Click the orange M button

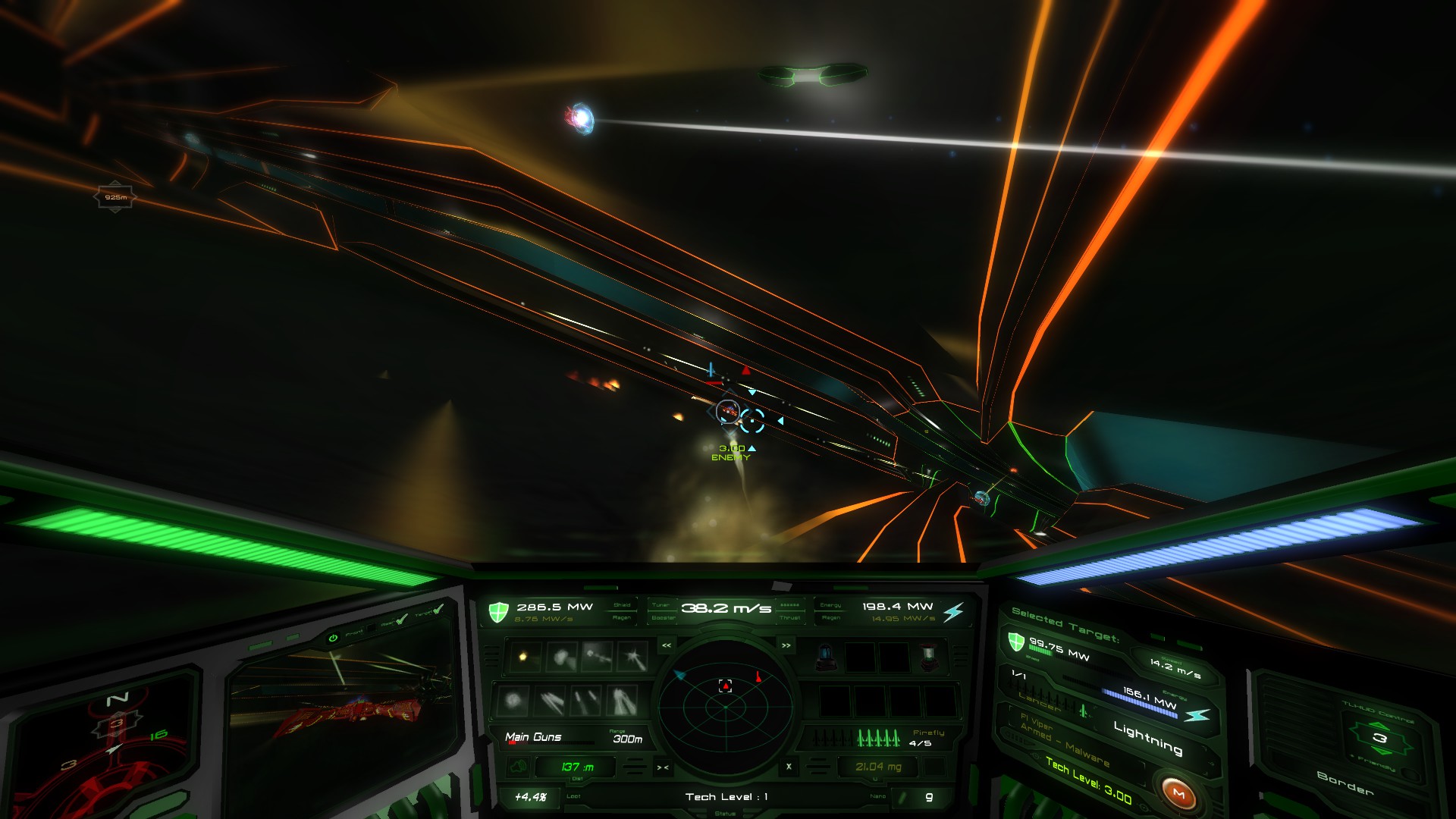point(1178,793)
